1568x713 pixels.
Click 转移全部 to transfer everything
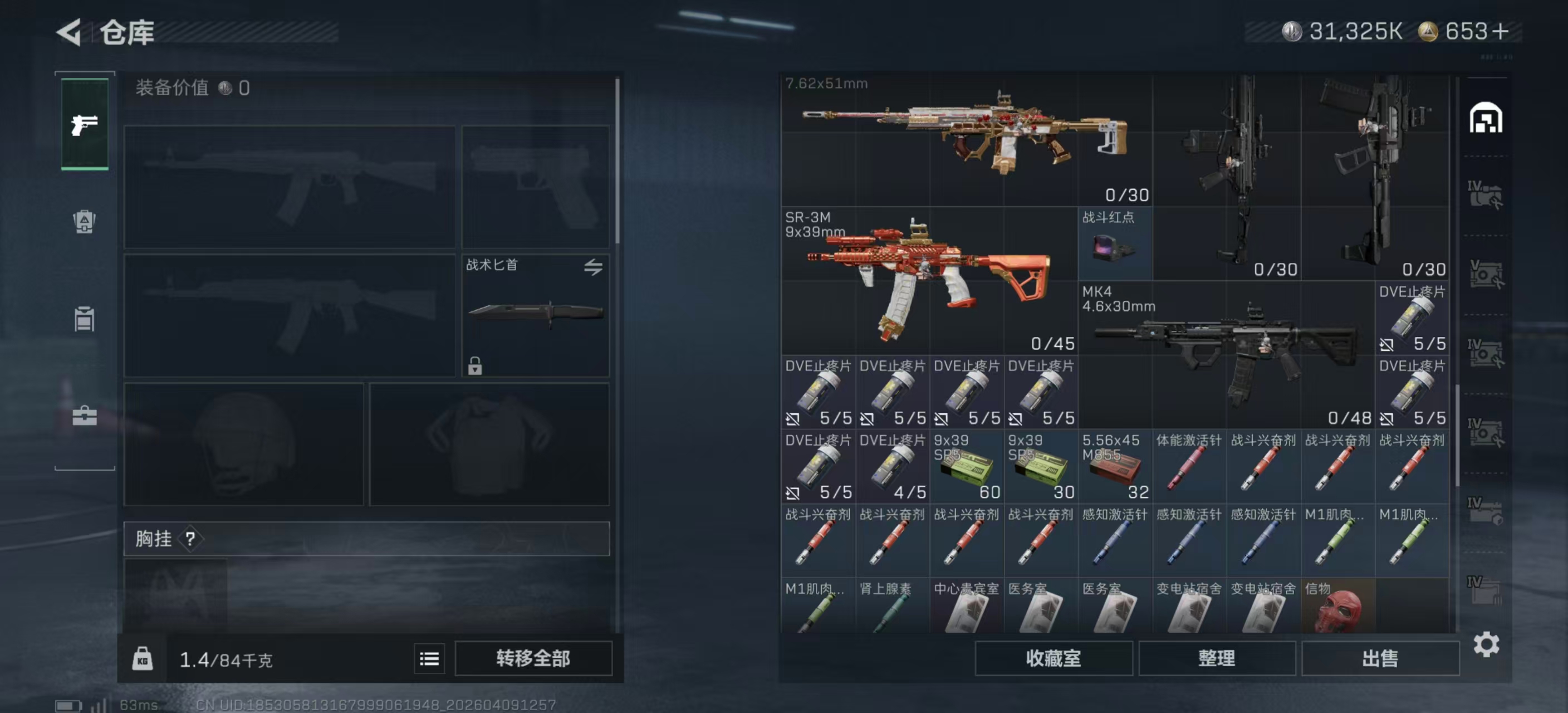pos(533,658)
